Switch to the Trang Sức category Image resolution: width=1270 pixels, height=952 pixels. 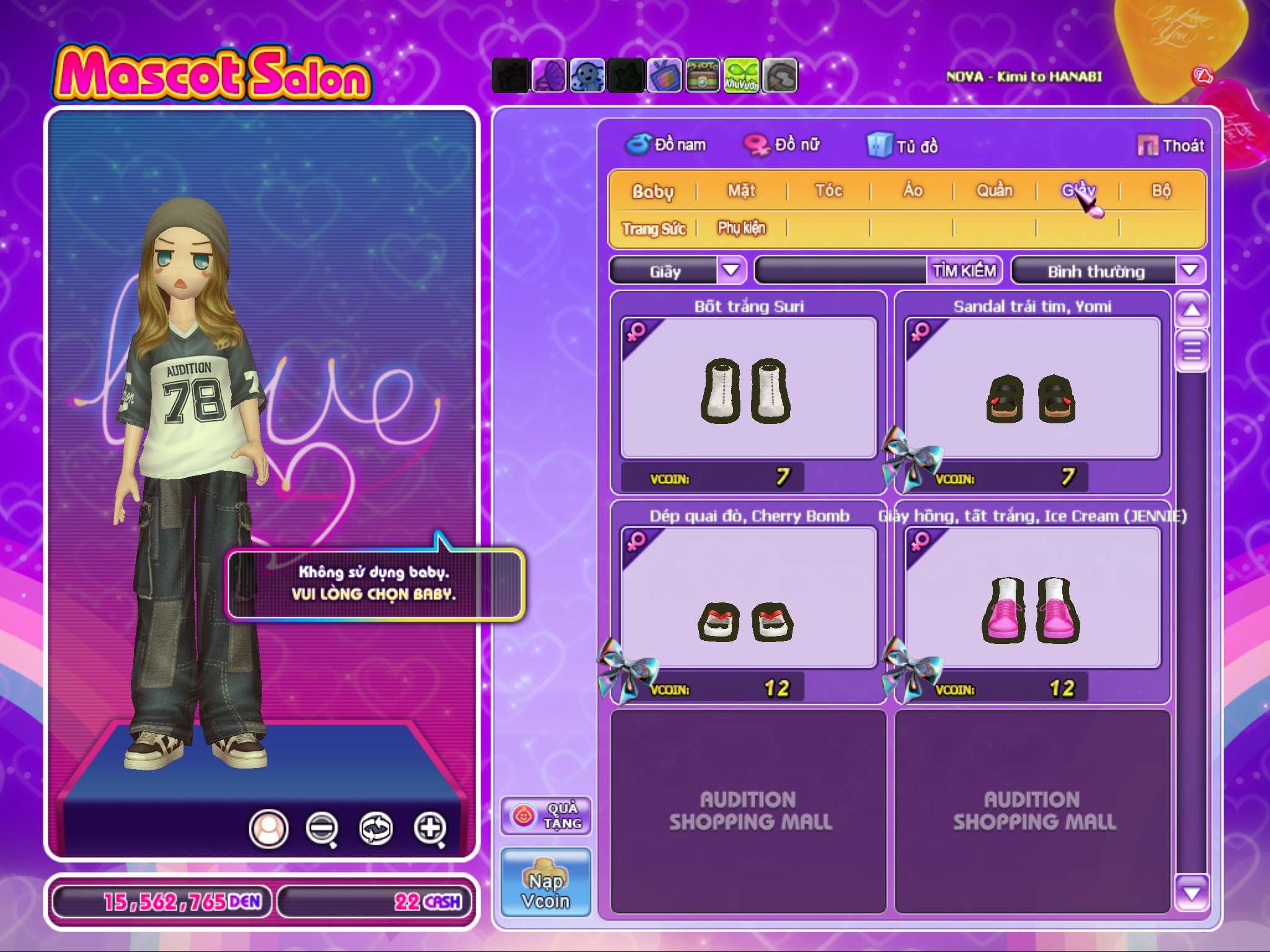click(654, 229)
